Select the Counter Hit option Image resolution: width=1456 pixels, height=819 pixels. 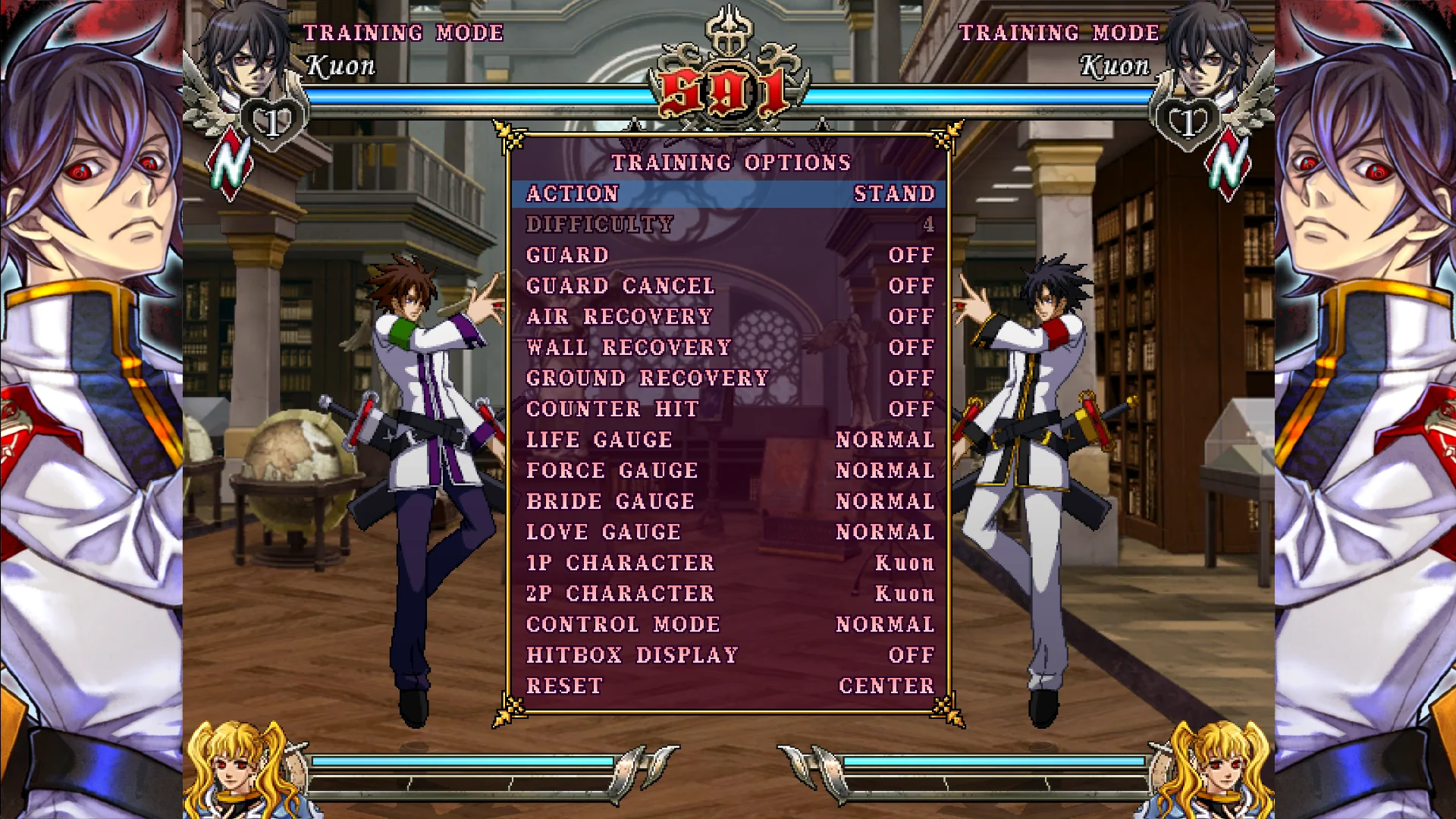tap(728, 409)
